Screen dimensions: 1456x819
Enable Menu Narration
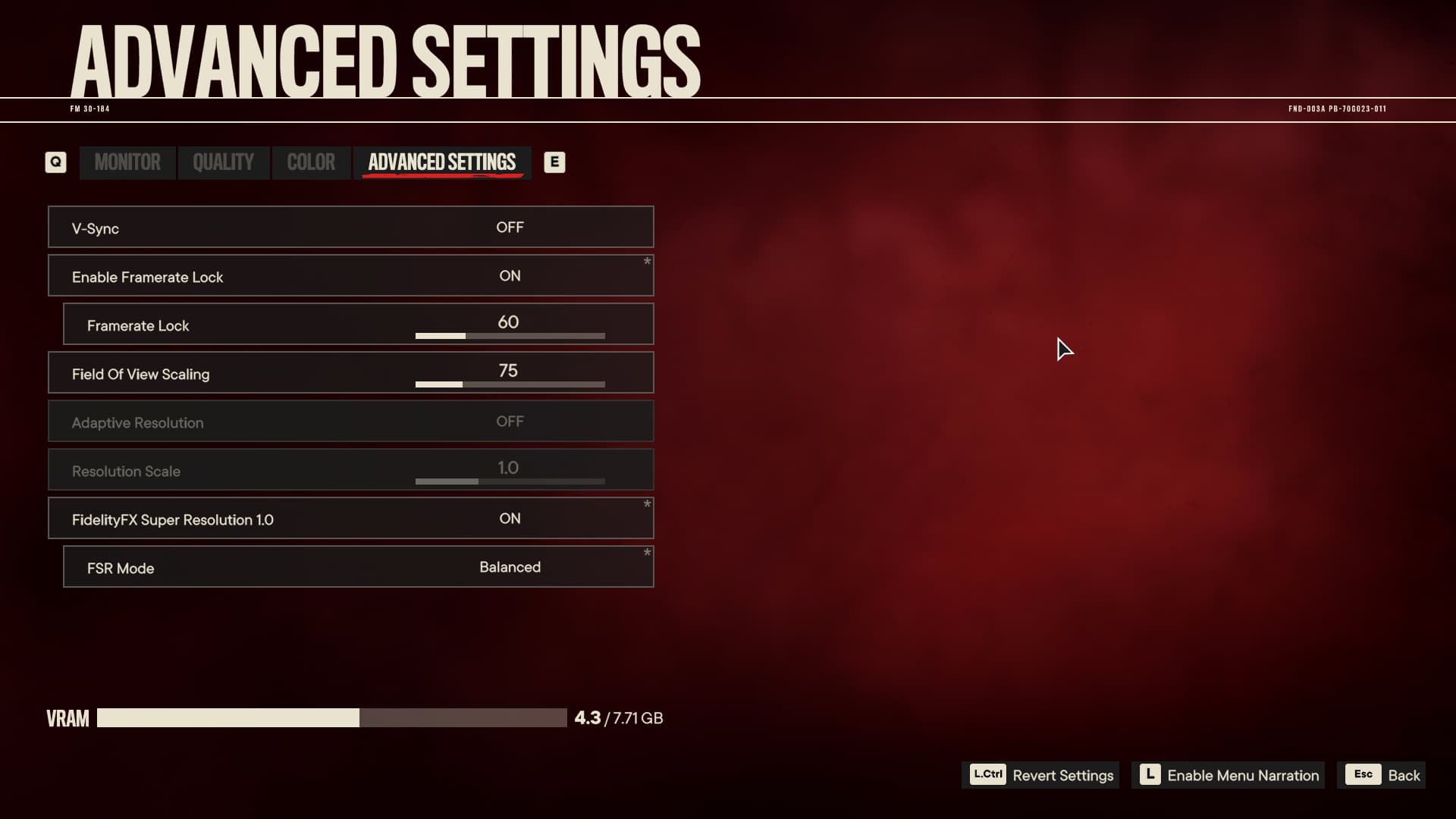click(x=1228, y=775)
